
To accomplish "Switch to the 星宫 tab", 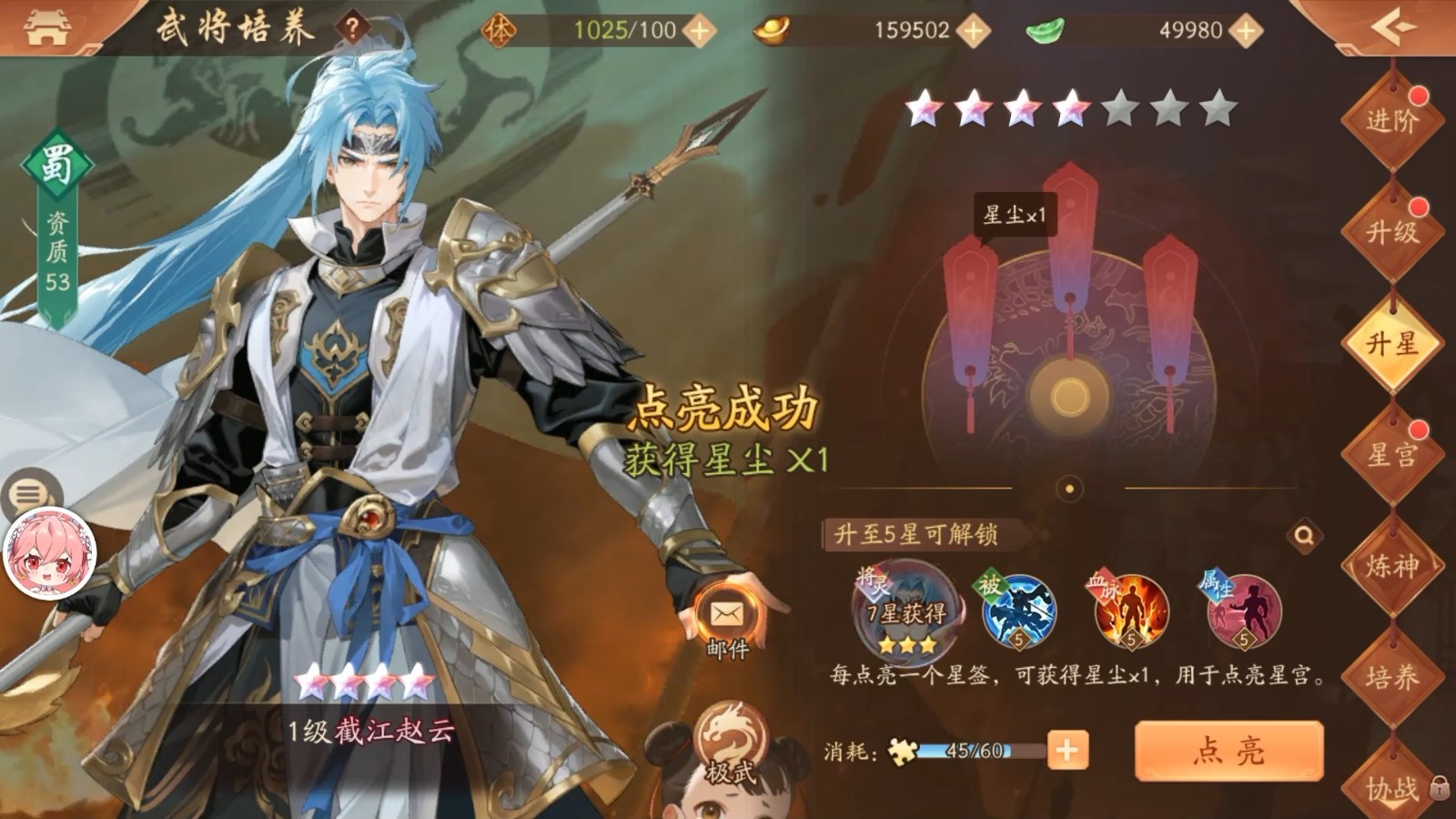I will coord(1391,455).
